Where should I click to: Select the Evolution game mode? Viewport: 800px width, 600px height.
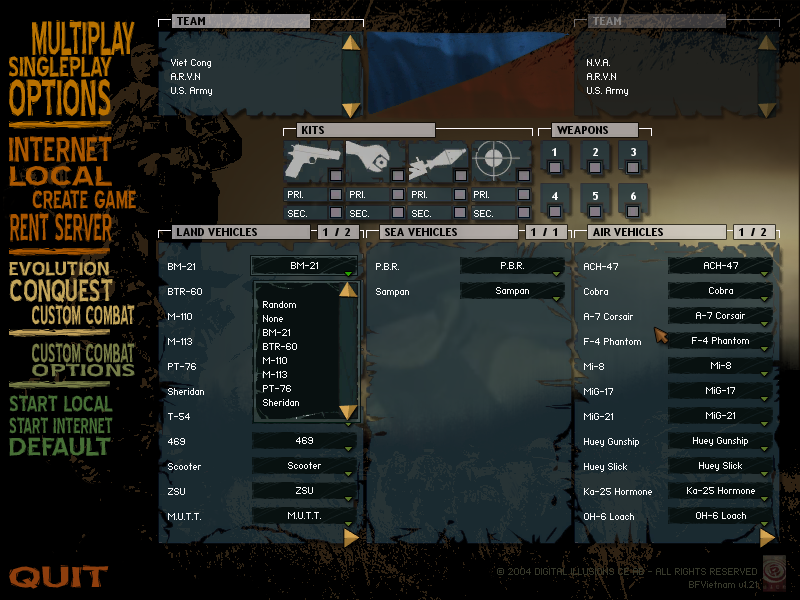click(59, 268)
